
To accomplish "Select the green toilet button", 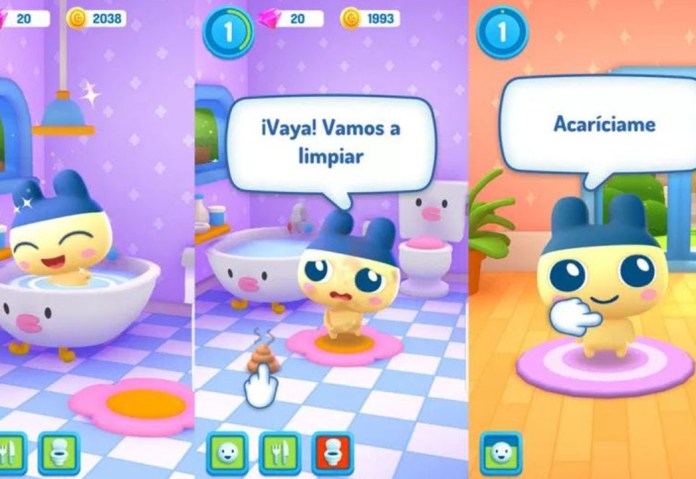I will (x=58, y=452).
